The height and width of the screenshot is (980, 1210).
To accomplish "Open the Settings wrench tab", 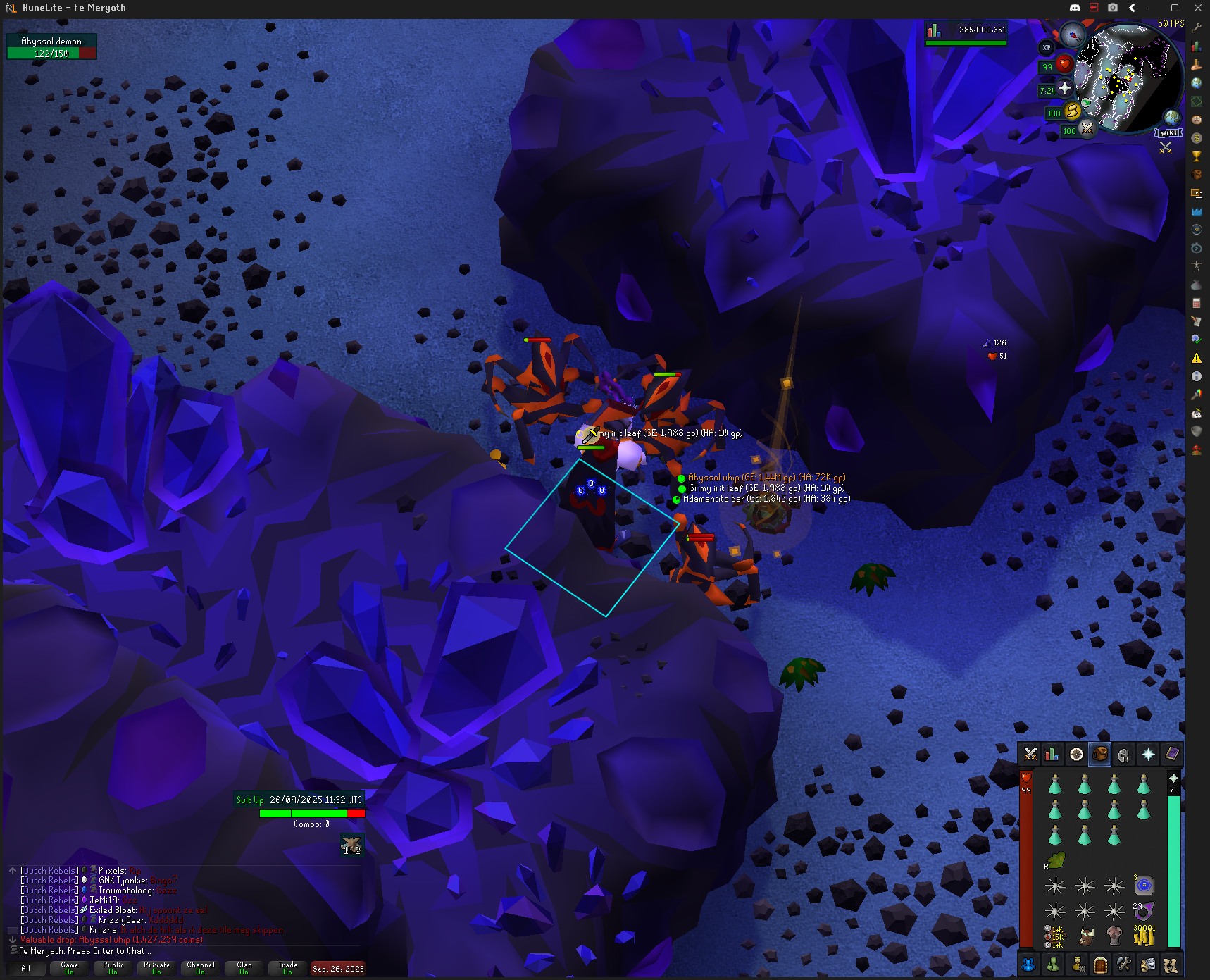I will click(x=1124, y=965).
